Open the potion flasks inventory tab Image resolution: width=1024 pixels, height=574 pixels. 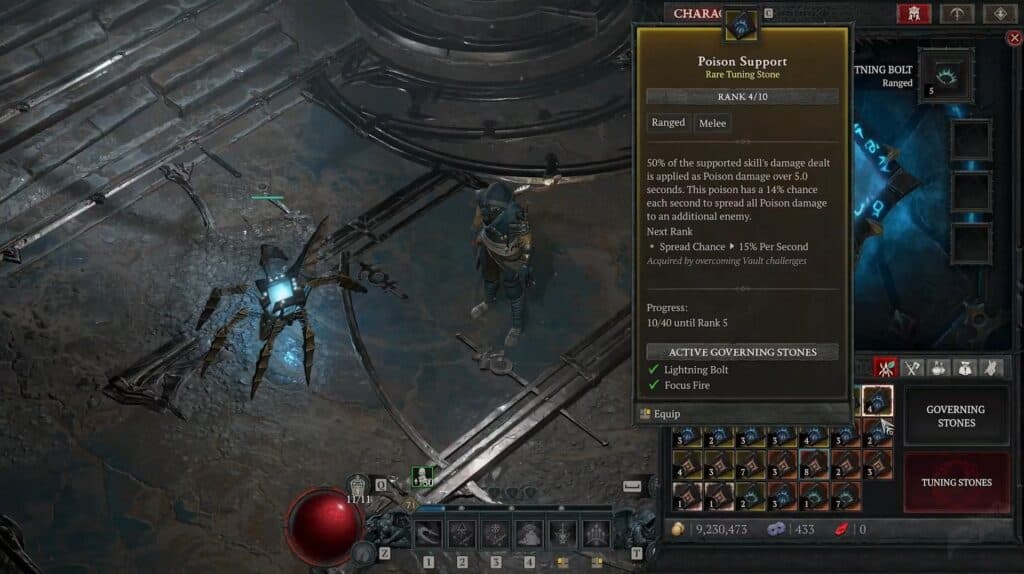pyautogui.click(x=939, y=368)
